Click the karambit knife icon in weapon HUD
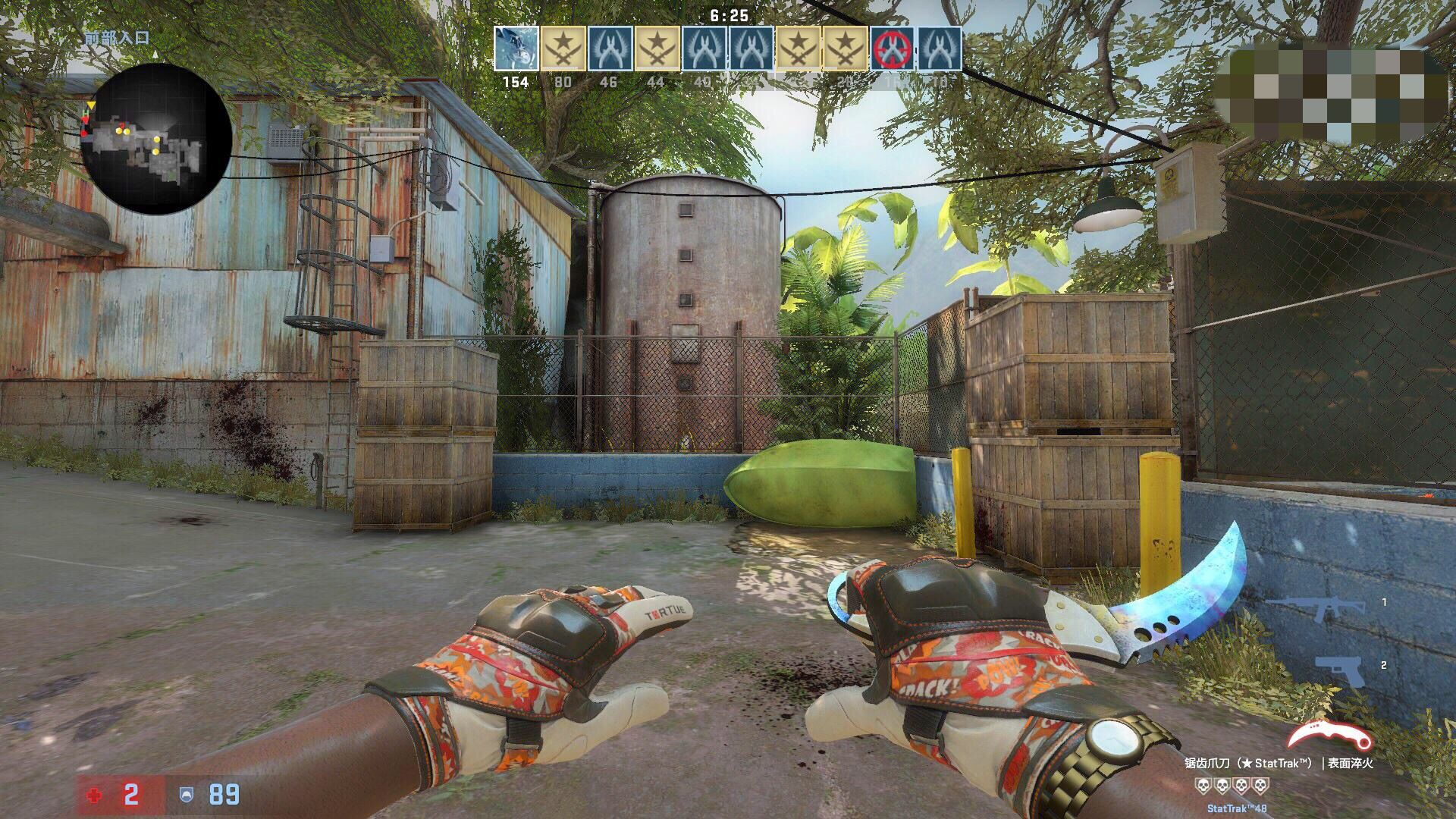 1329,733
